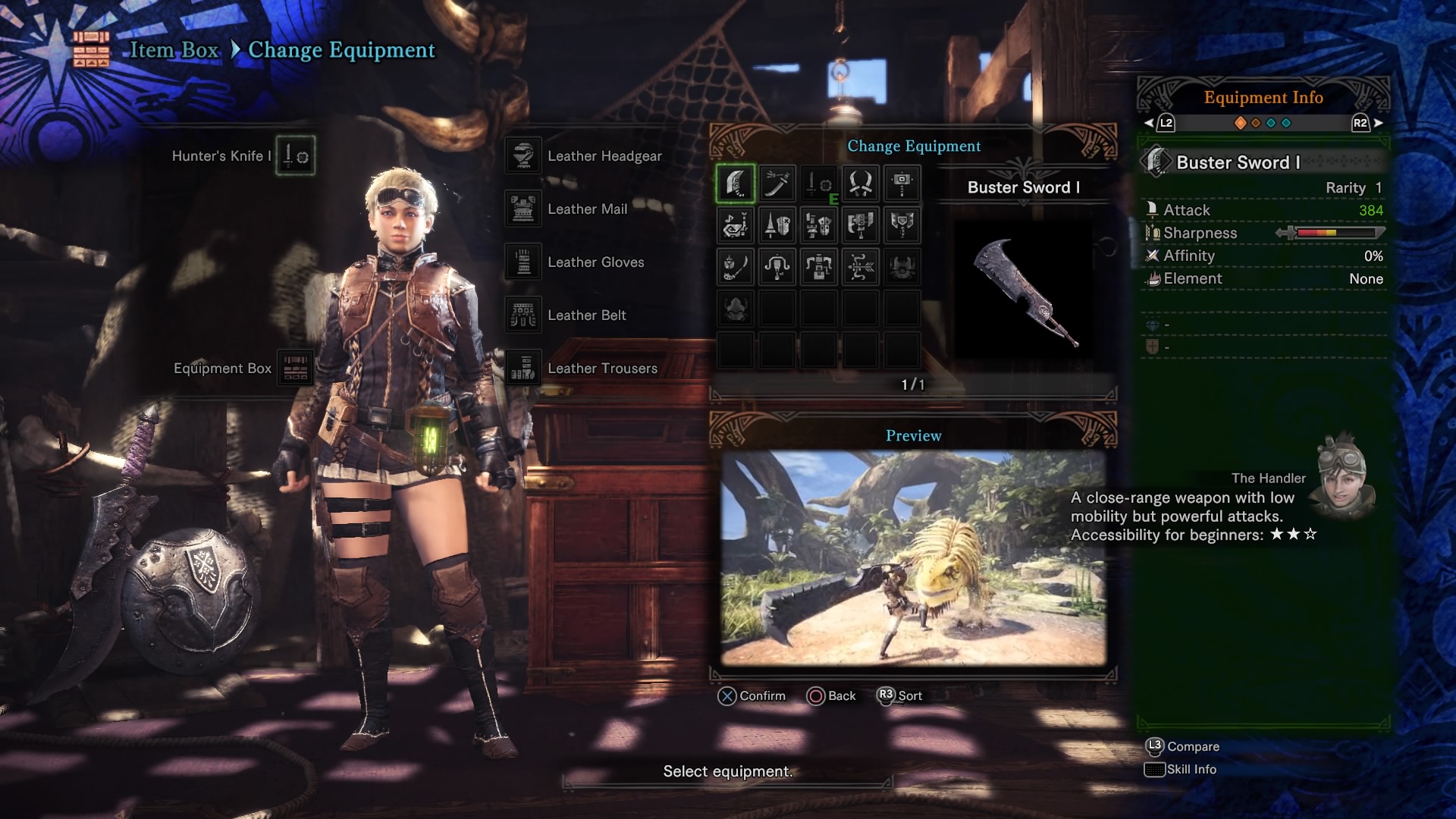Choose the charge blade weapon slot
The height and width of the screenshot is (819, 1456).
[902, 225]
